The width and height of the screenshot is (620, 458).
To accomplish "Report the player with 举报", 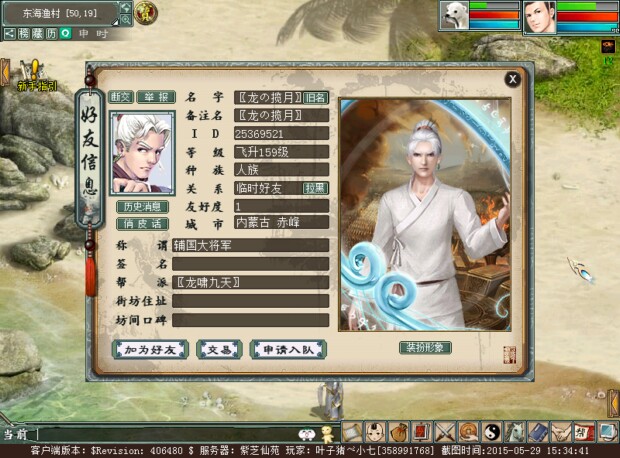I will (x=154, y=97).
